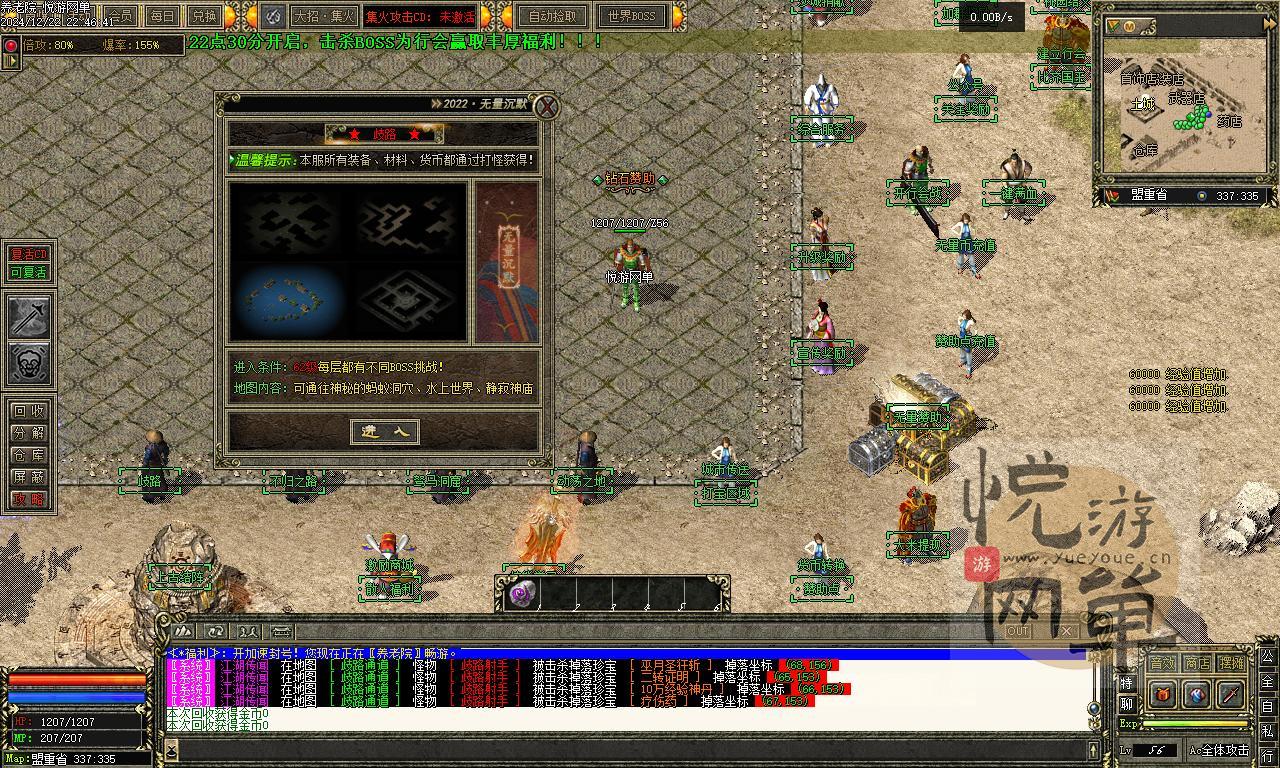Viewport: 1280px width, 768px height.
Task: Open the 商店 shop
Action: point(1197,662)
